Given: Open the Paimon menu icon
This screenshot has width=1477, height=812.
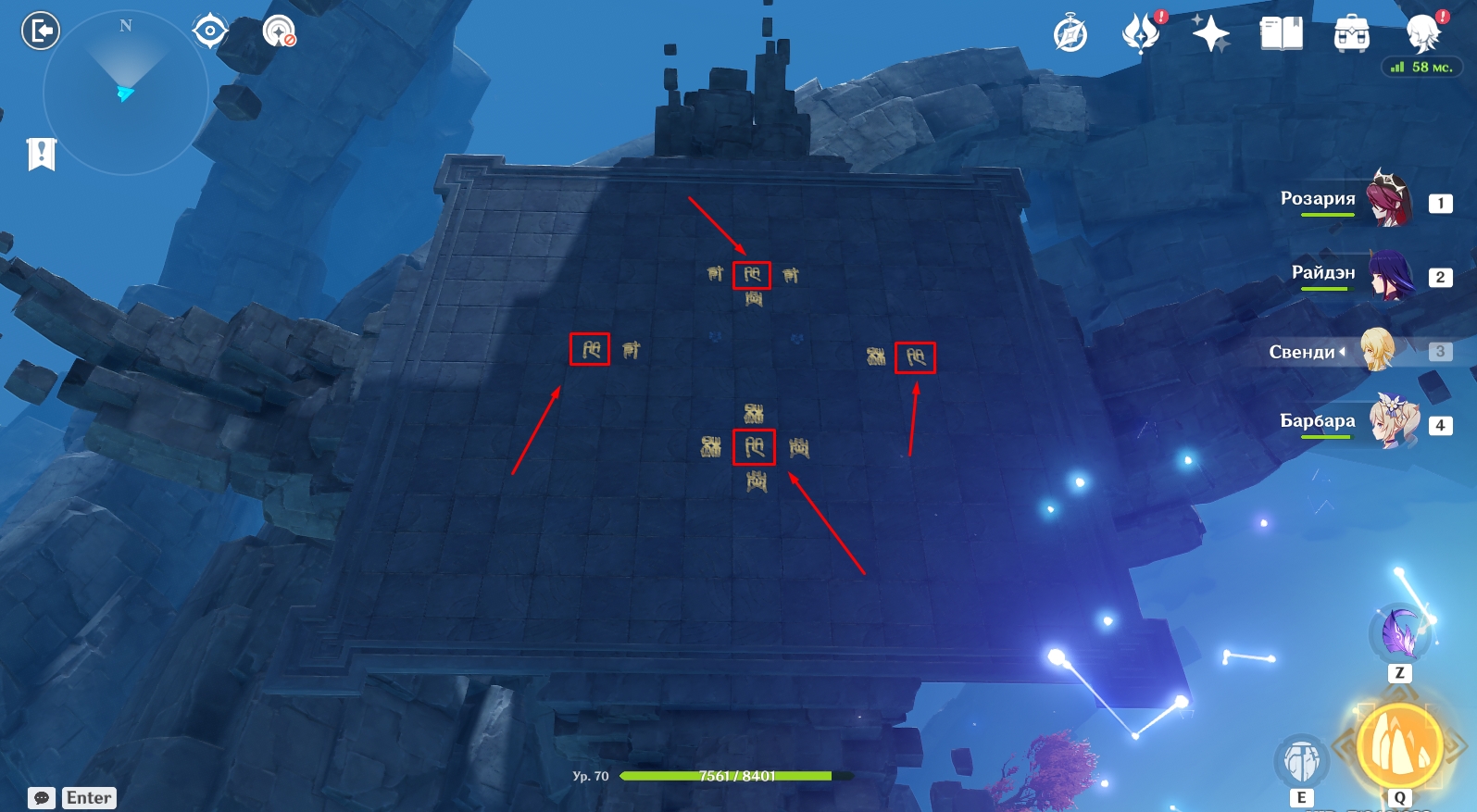Looking at the screenshot, I should click(x=1423, y=33).
